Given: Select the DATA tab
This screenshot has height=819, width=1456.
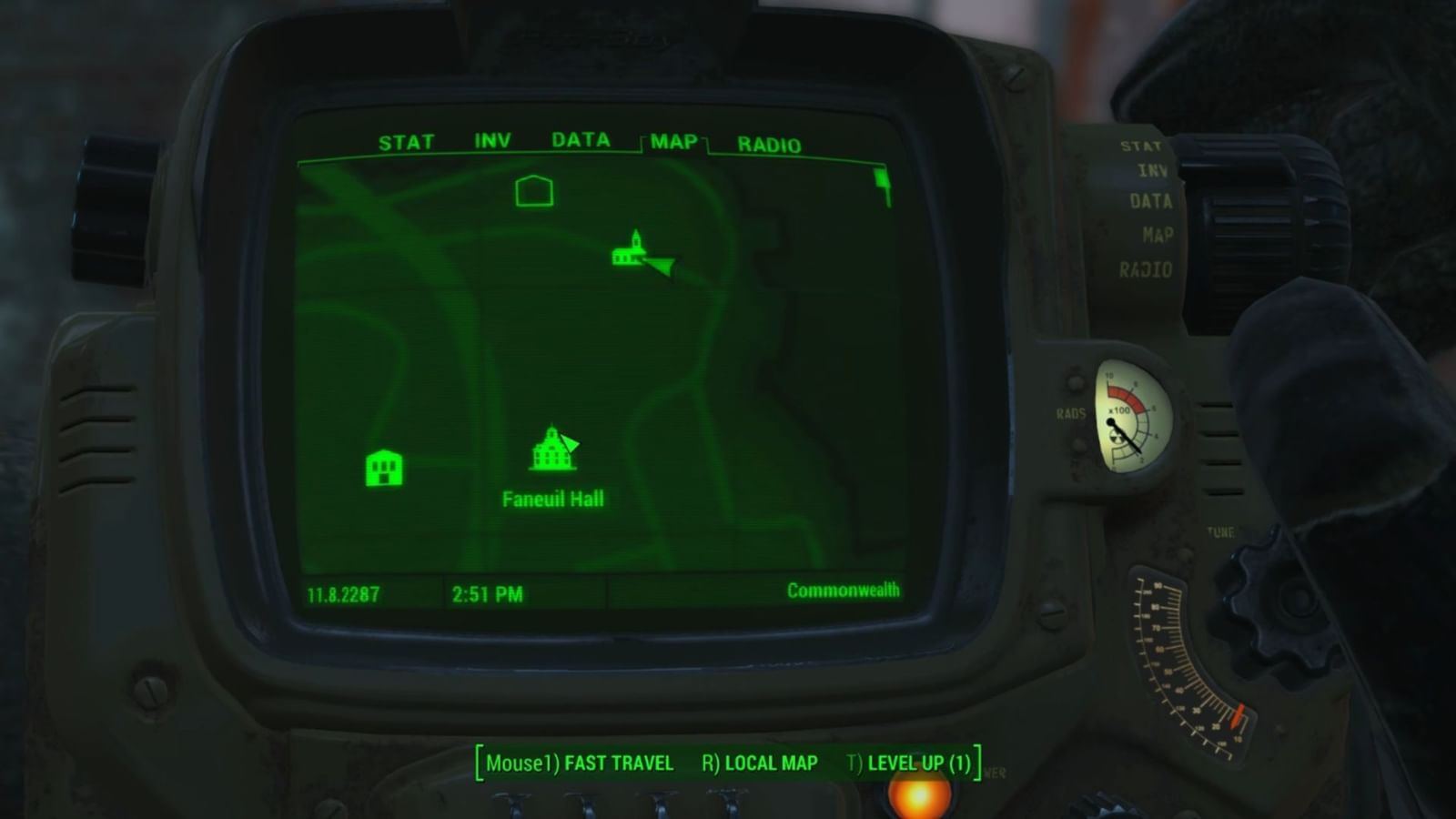Looking at the screenshot, I should pyautogui.click(x=580, y=140).
